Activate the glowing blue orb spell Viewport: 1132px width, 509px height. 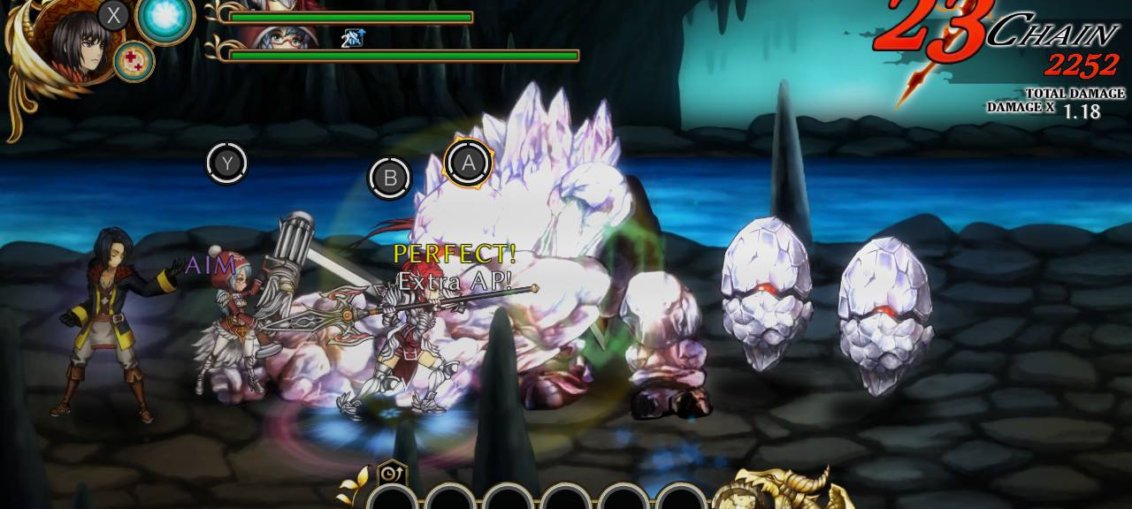tap(164, 18)
